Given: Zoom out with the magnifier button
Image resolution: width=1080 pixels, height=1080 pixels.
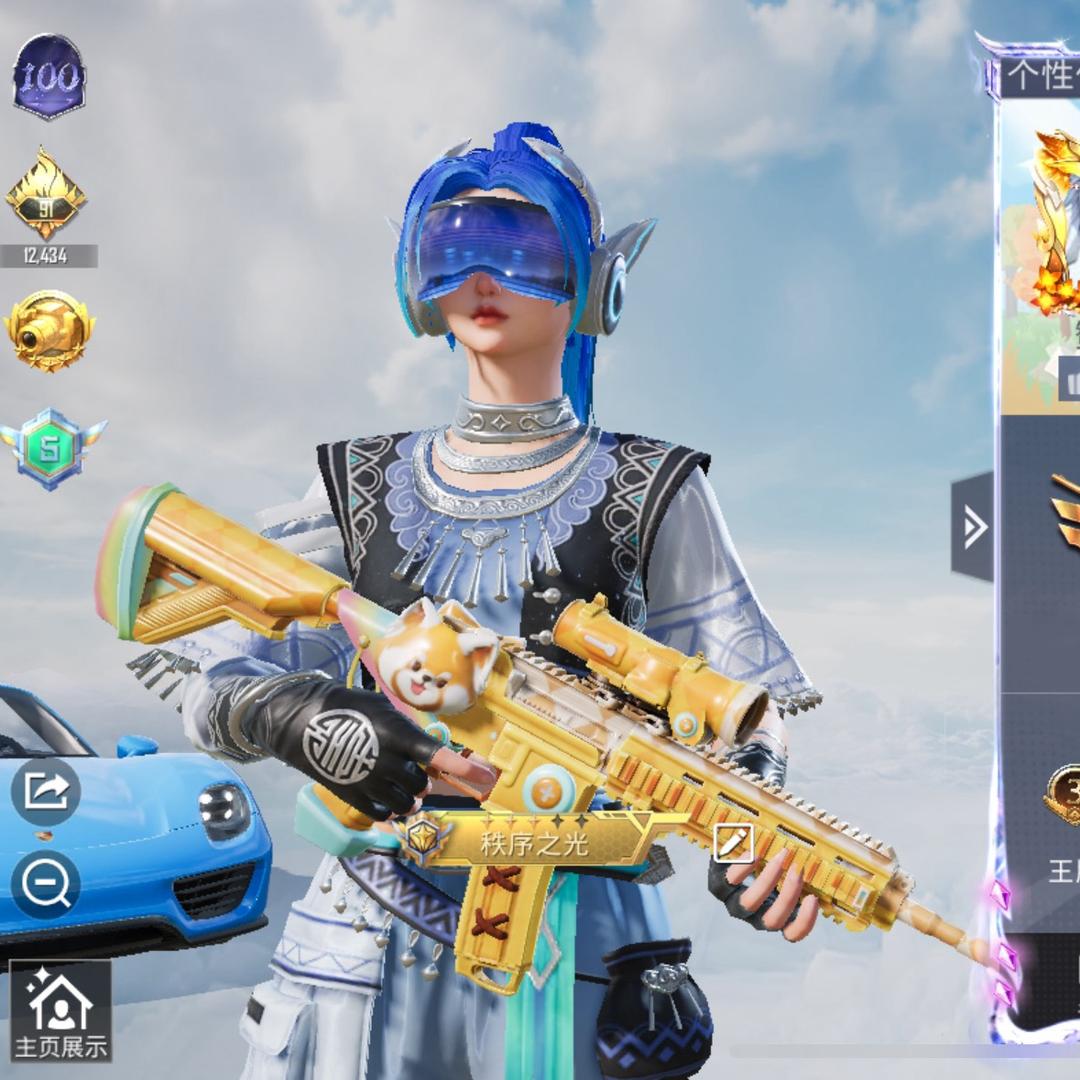Looking at the screenshot, I should tap(46, 884).
